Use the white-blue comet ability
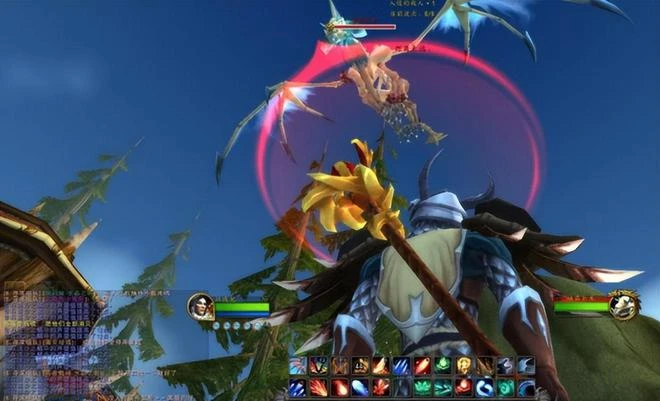Image resolution: width=660 pixels, height=401 pixels. (360, 387)
